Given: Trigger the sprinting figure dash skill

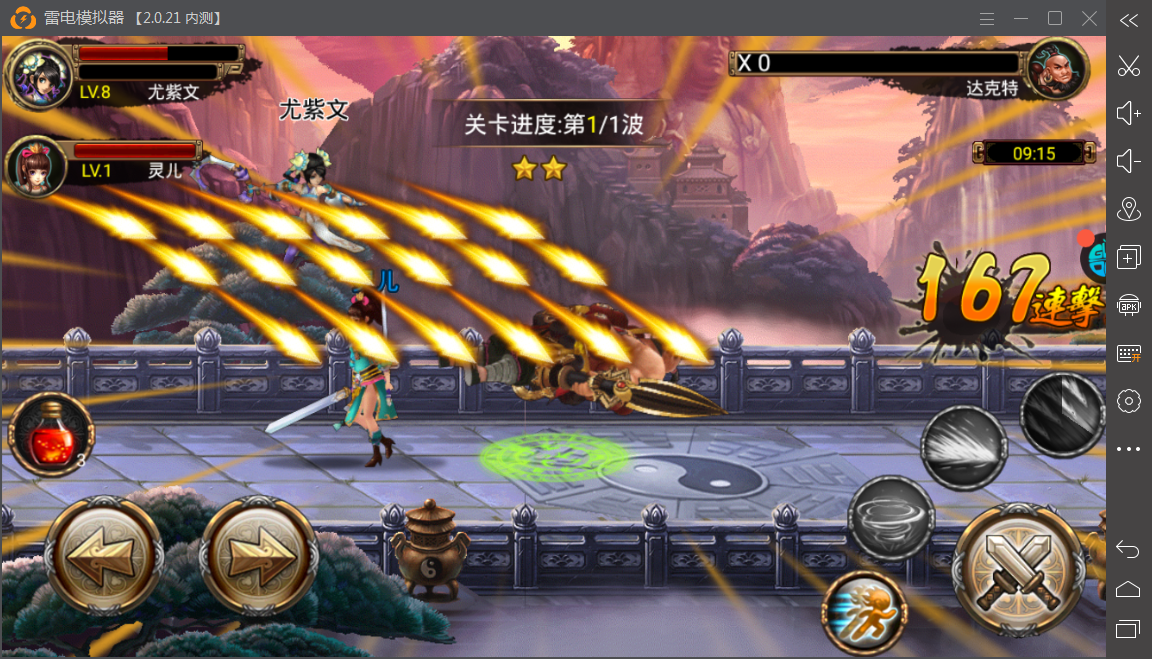Looking at the screenshot, I should click(864, 612).
